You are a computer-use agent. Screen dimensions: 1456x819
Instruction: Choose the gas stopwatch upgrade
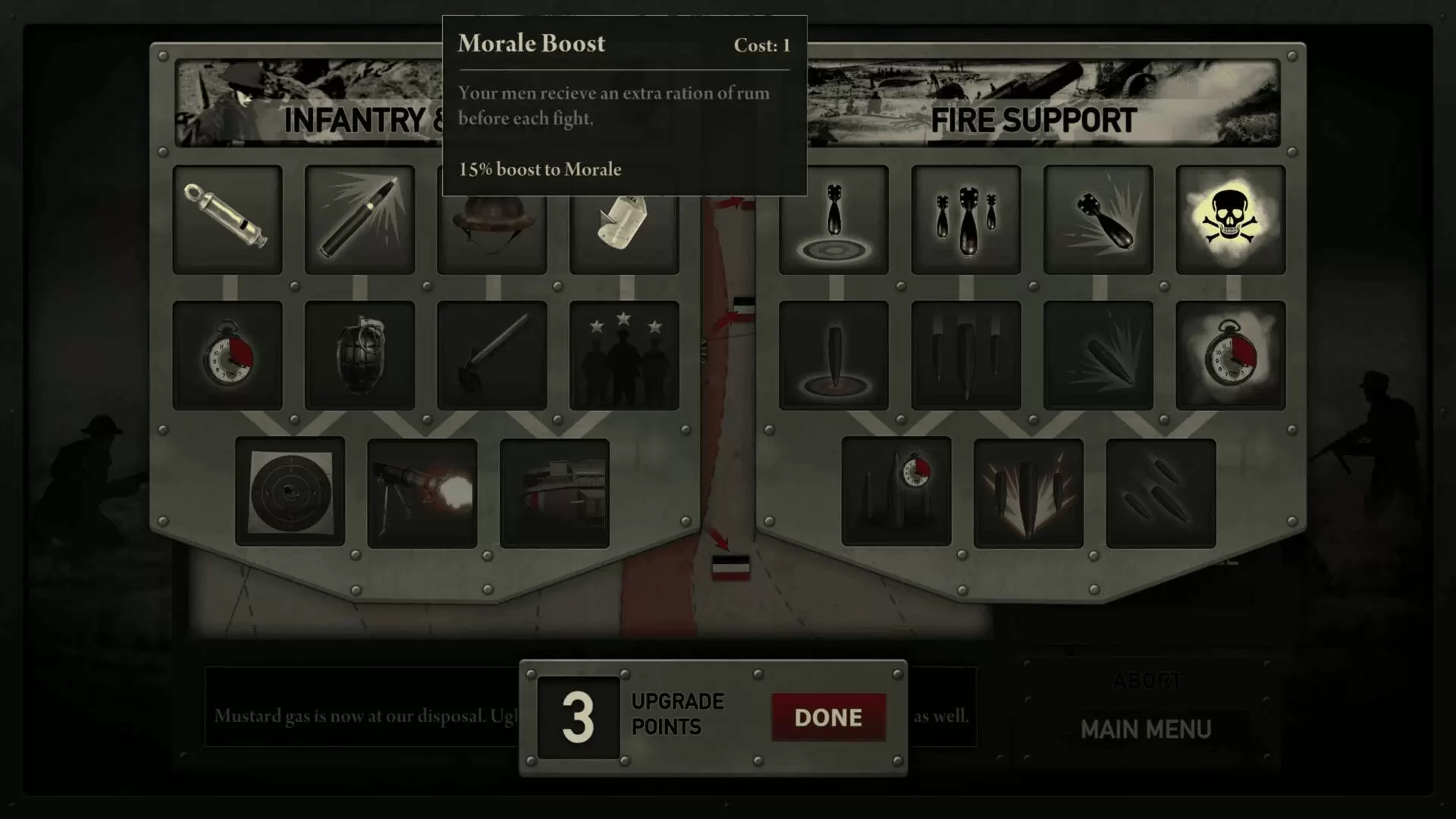1230,355
